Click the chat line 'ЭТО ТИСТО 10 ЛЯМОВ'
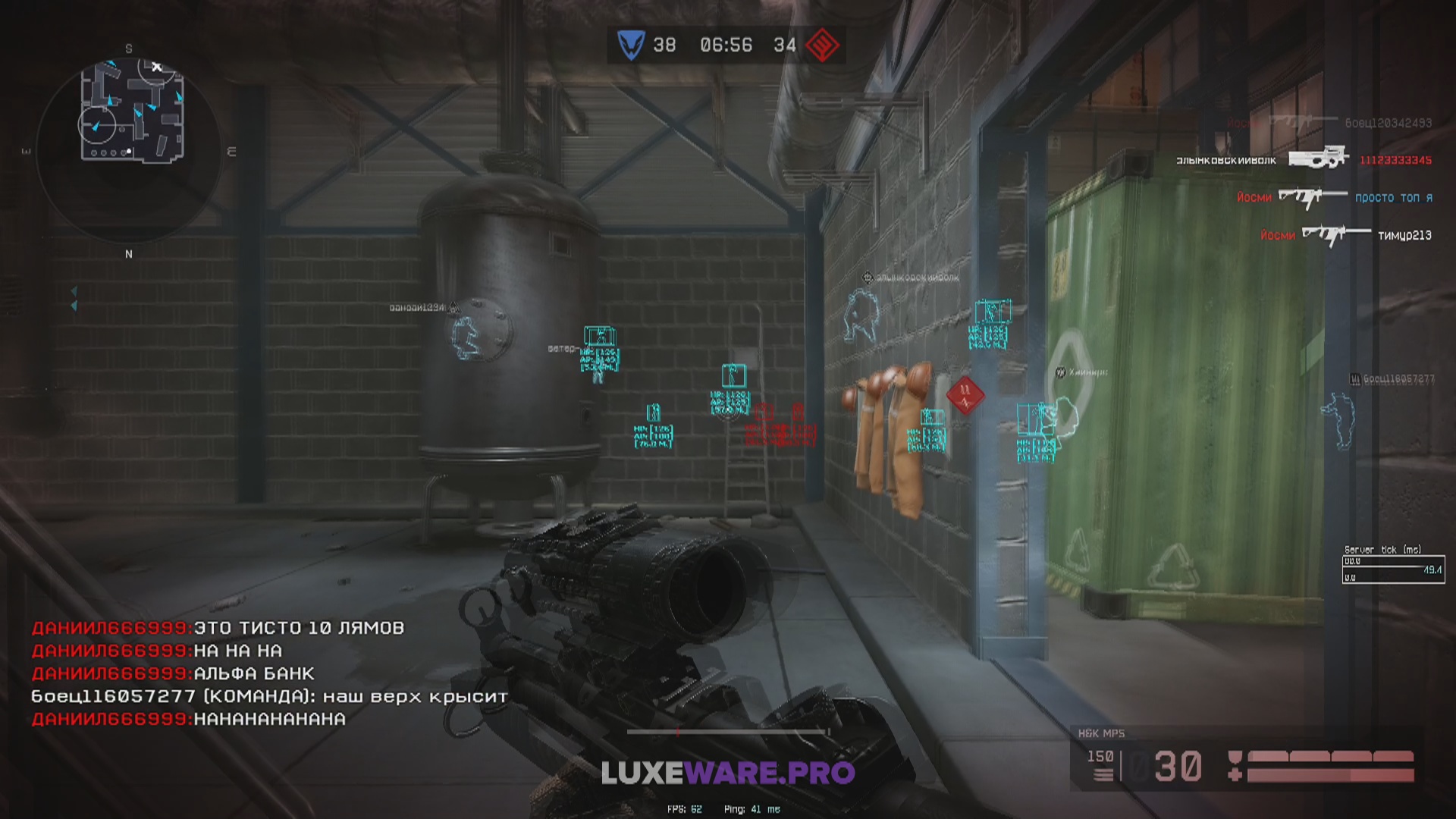Image resolution: width=1456 pixels, height=819 pixels. pos(218,628)
